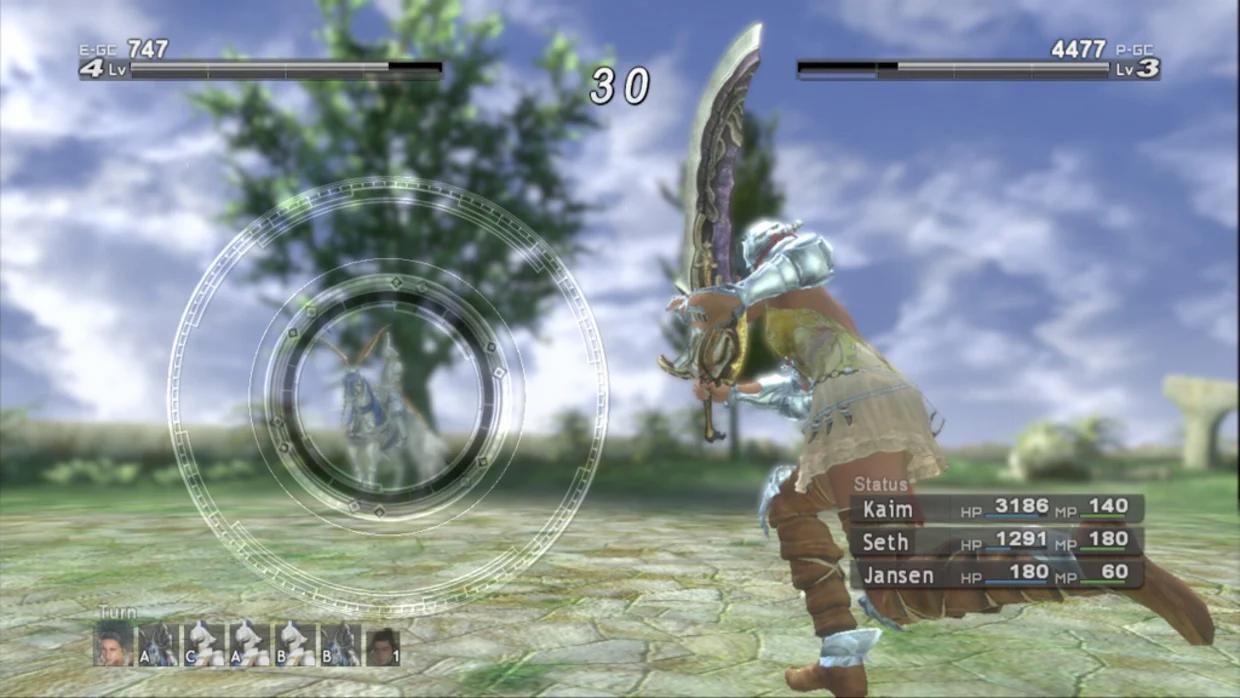Select Kaim's party status row
The image size is (1240, 698).
click(x=997, y=508)
